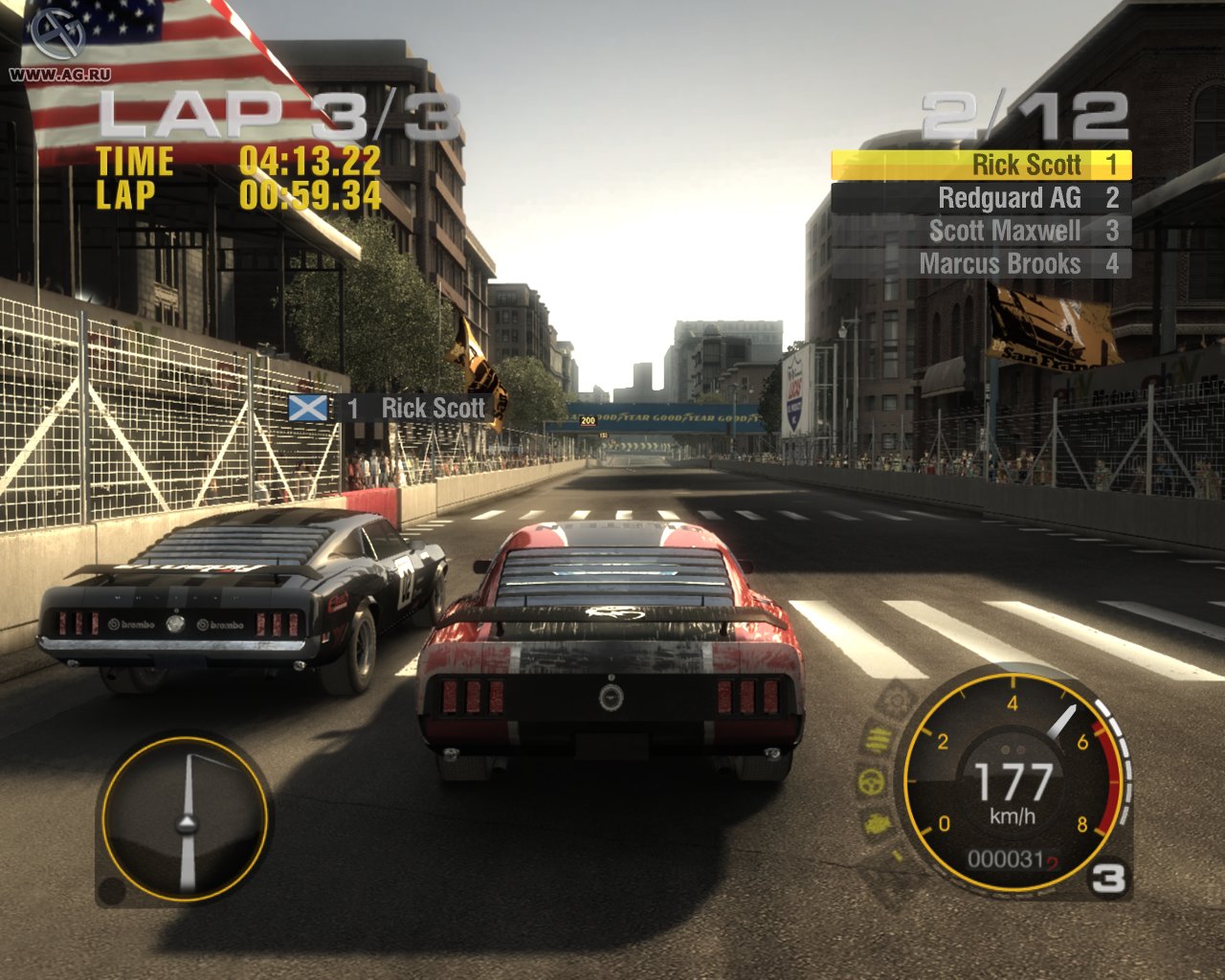Expand the leaderboard to show all drivers

pos(981,212)
